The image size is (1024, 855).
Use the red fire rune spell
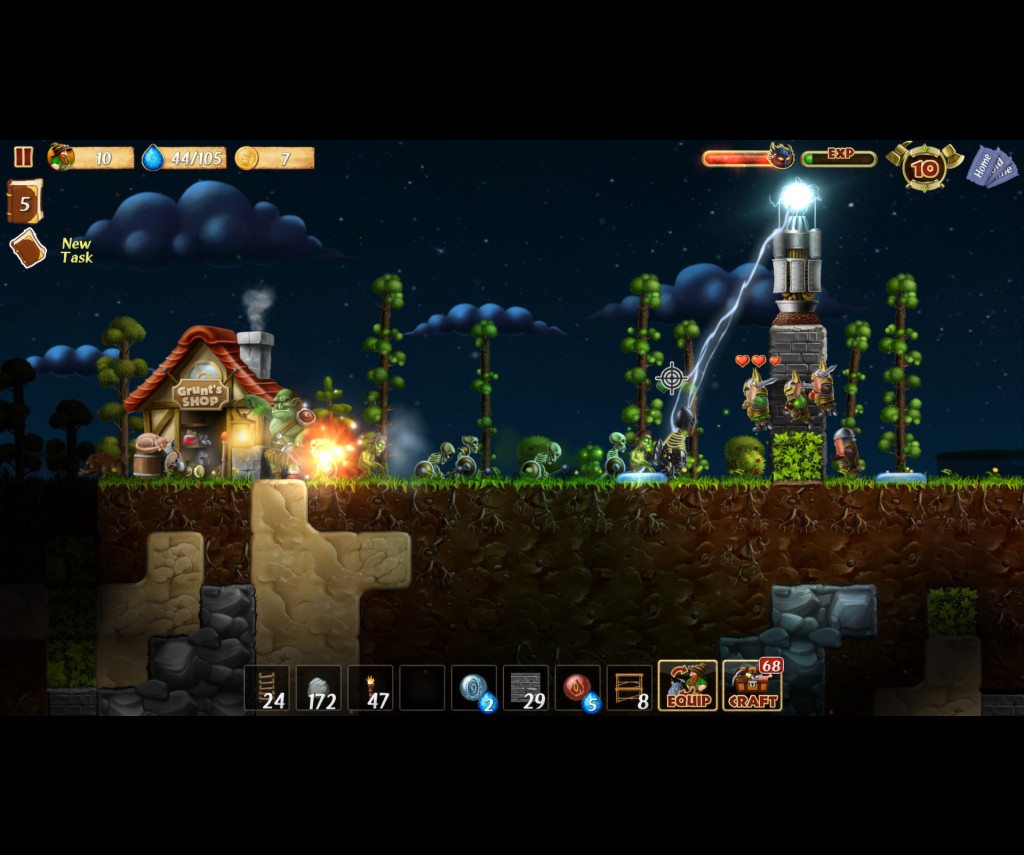pyautogui.click(x=578, y=688)
